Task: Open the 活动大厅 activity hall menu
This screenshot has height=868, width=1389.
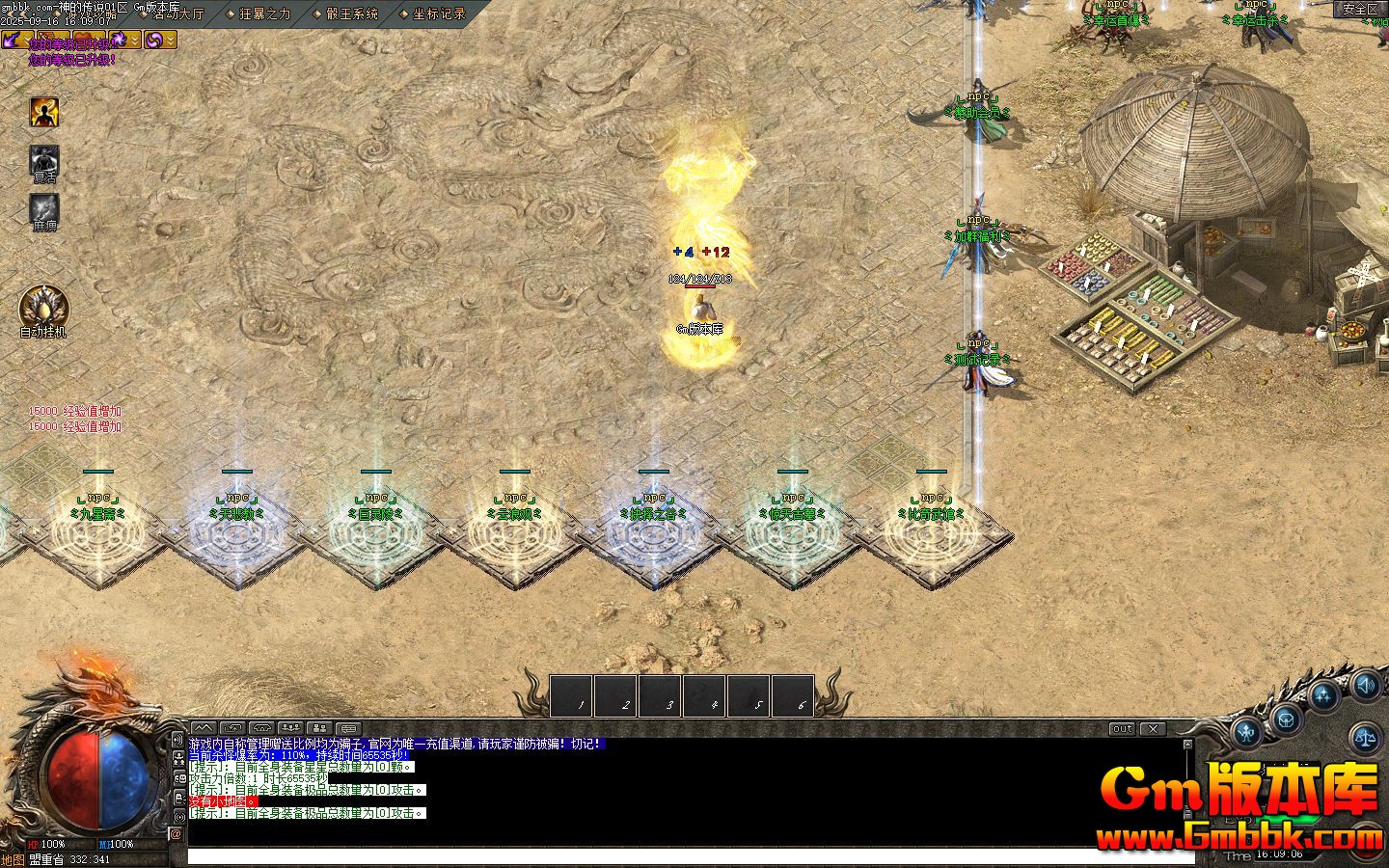Action: click(178, 14)
